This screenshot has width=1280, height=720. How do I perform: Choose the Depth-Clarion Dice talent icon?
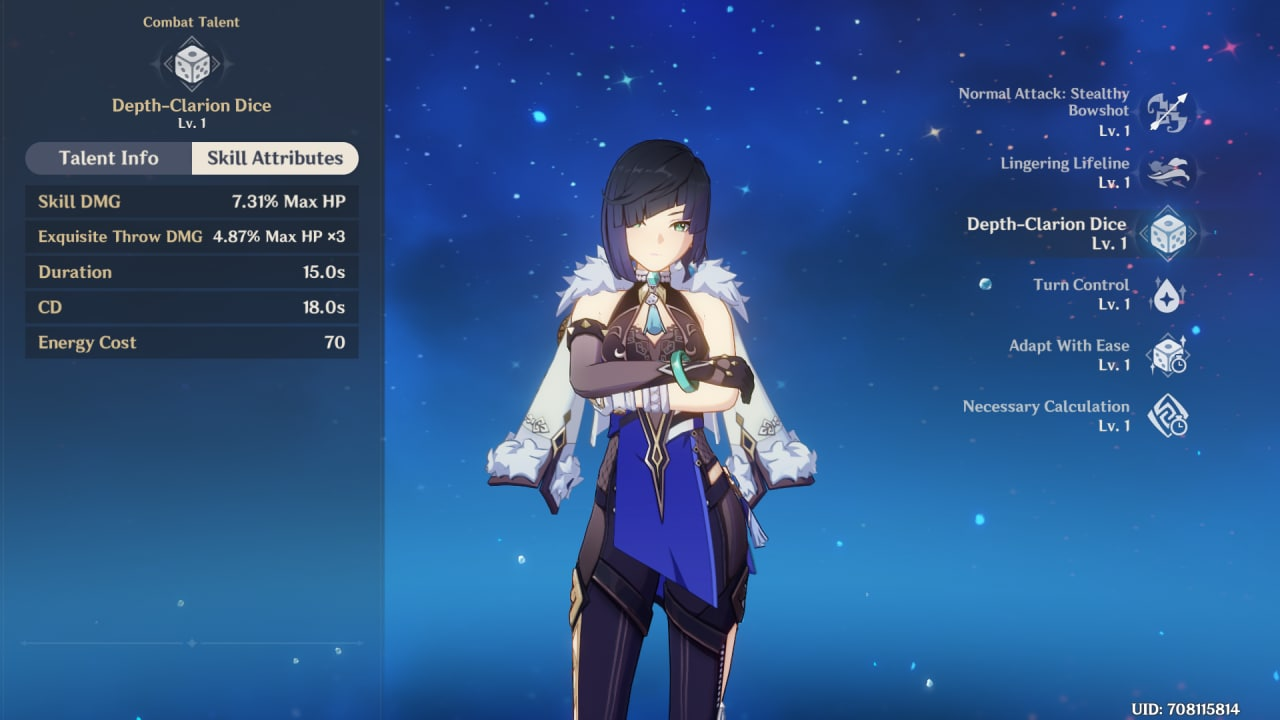[x=1167, y=234]
